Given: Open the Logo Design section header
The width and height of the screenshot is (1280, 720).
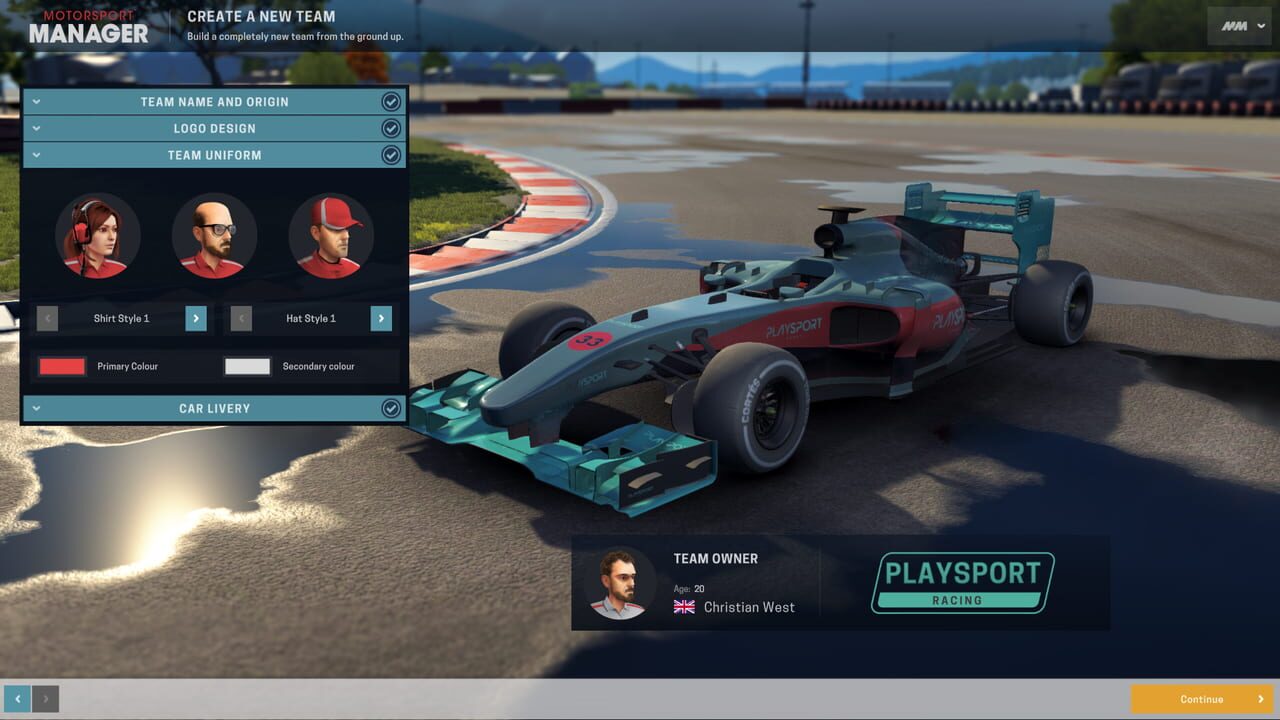Looking at the screenshot, I should 214,128.
